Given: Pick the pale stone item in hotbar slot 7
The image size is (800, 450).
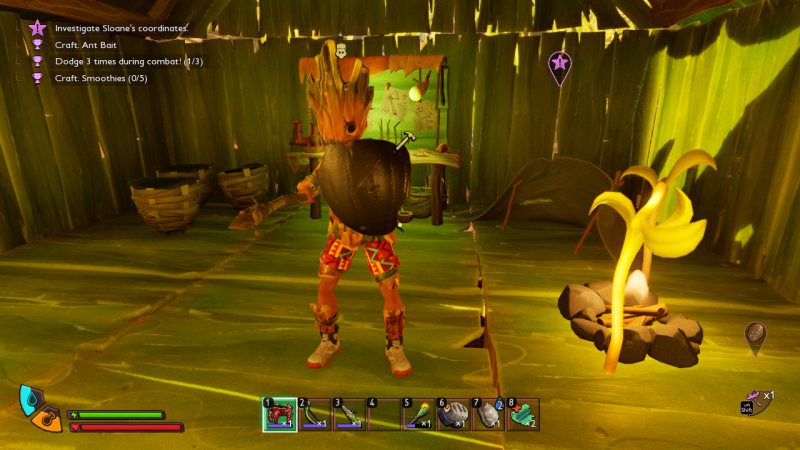Looking at the screenshot, I should click(488, 414).
